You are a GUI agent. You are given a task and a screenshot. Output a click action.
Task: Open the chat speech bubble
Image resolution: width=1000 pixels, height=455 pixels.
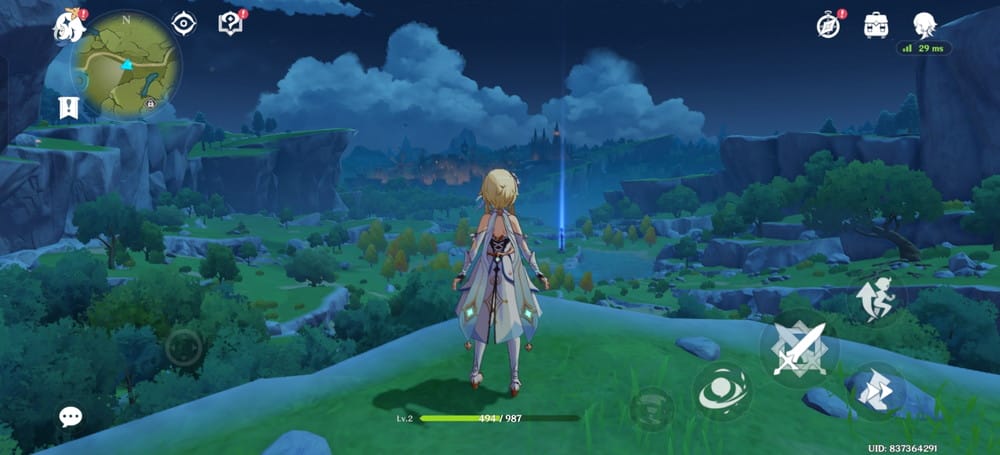[70, 416]
